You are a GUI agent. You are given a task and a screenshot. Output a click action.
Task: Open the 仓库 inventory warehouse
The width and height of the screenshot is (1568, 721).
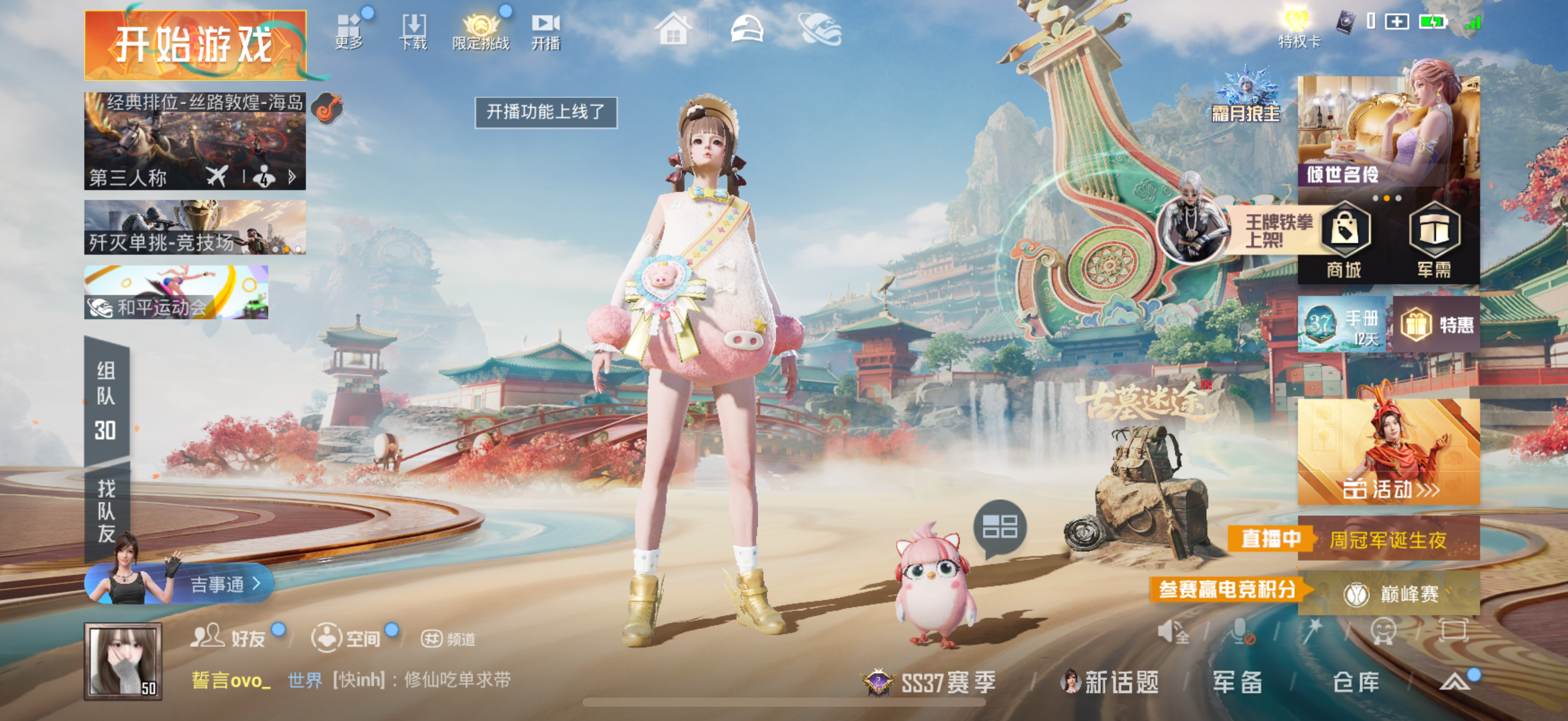[x=1356, y=682]
